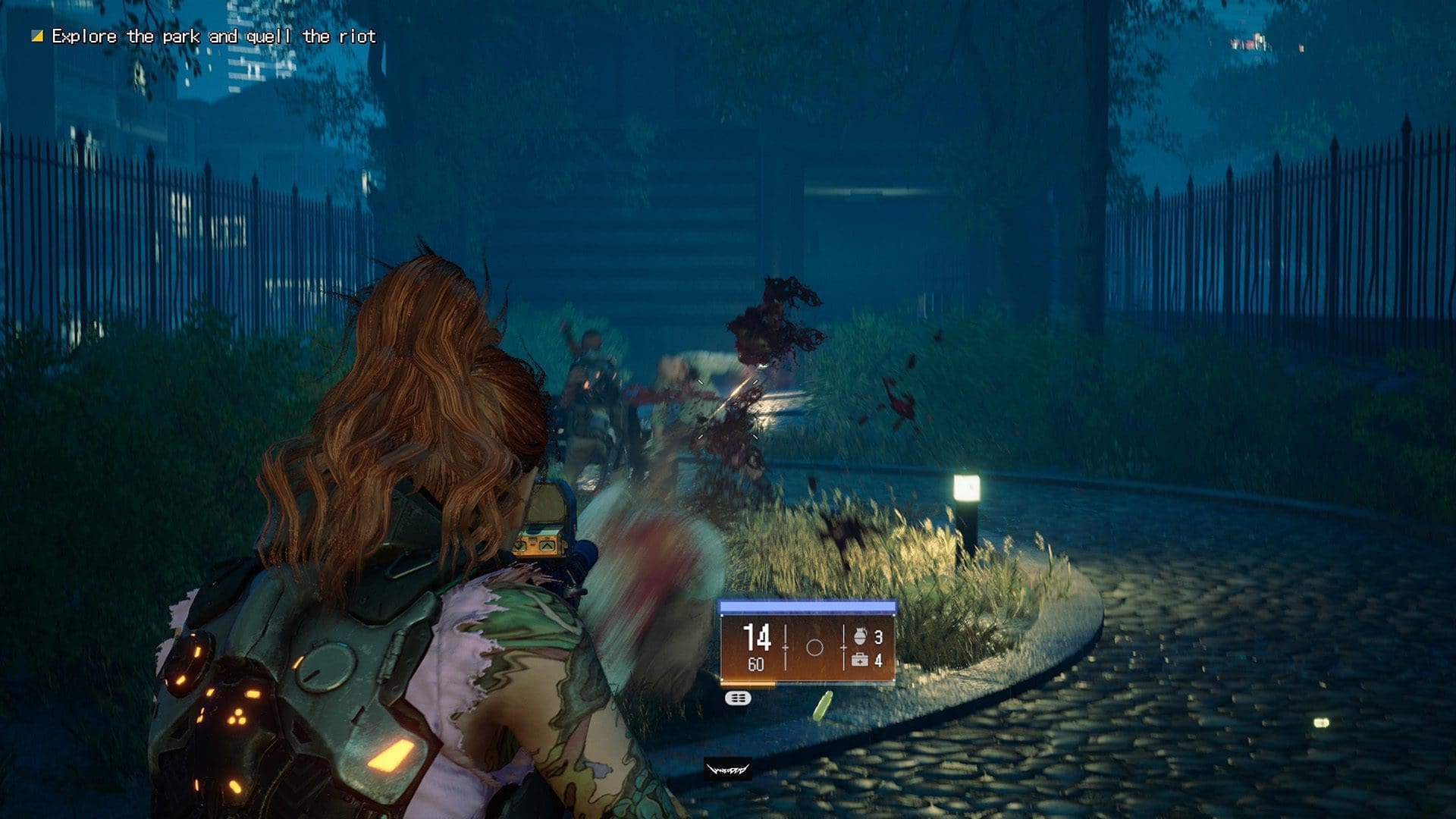Click the circle icon in the weapon panel
This screenshot has width=1456, height=819.
[x=814, y=648]
